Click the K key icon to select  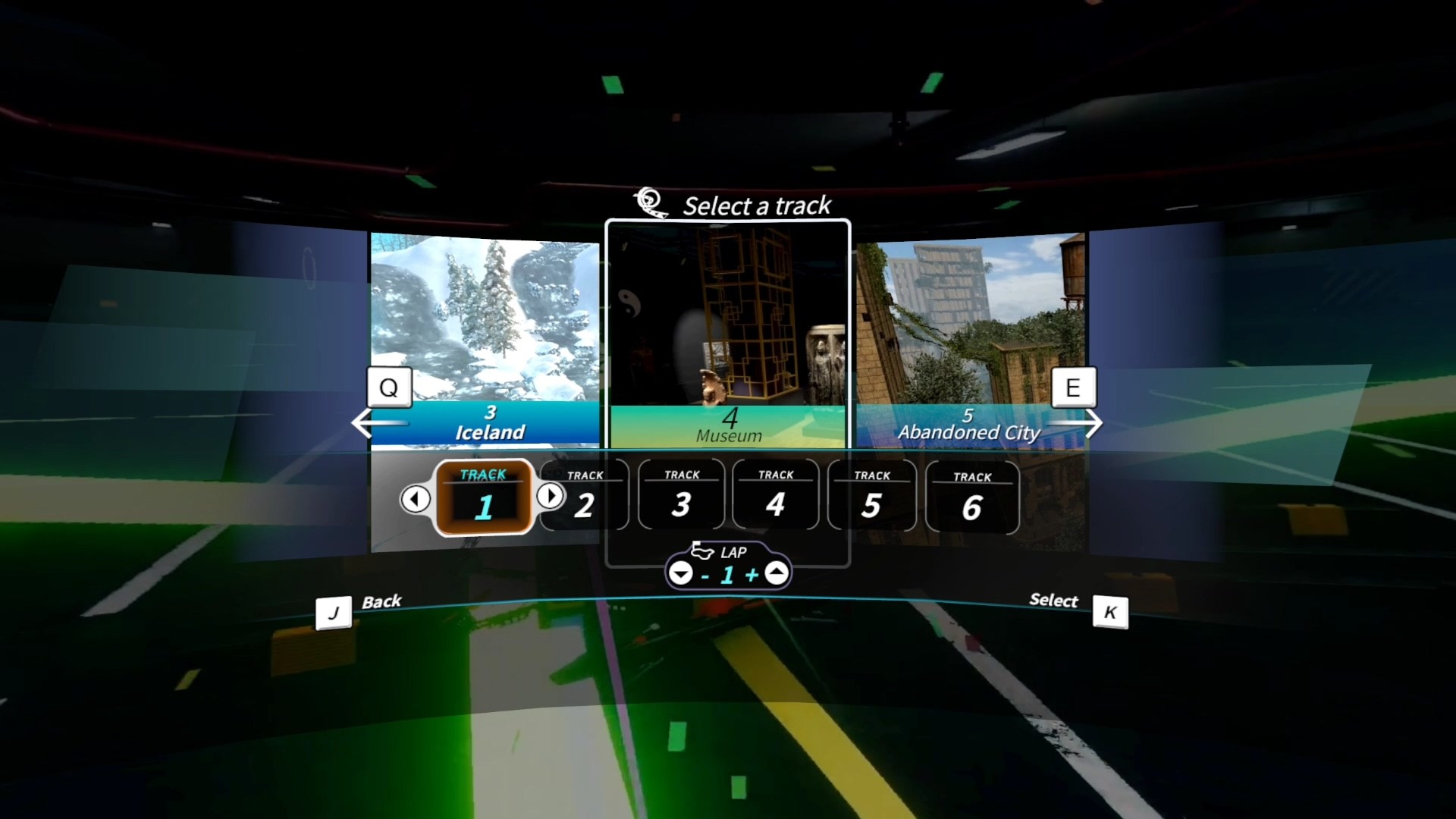(x=1111, y=613)
